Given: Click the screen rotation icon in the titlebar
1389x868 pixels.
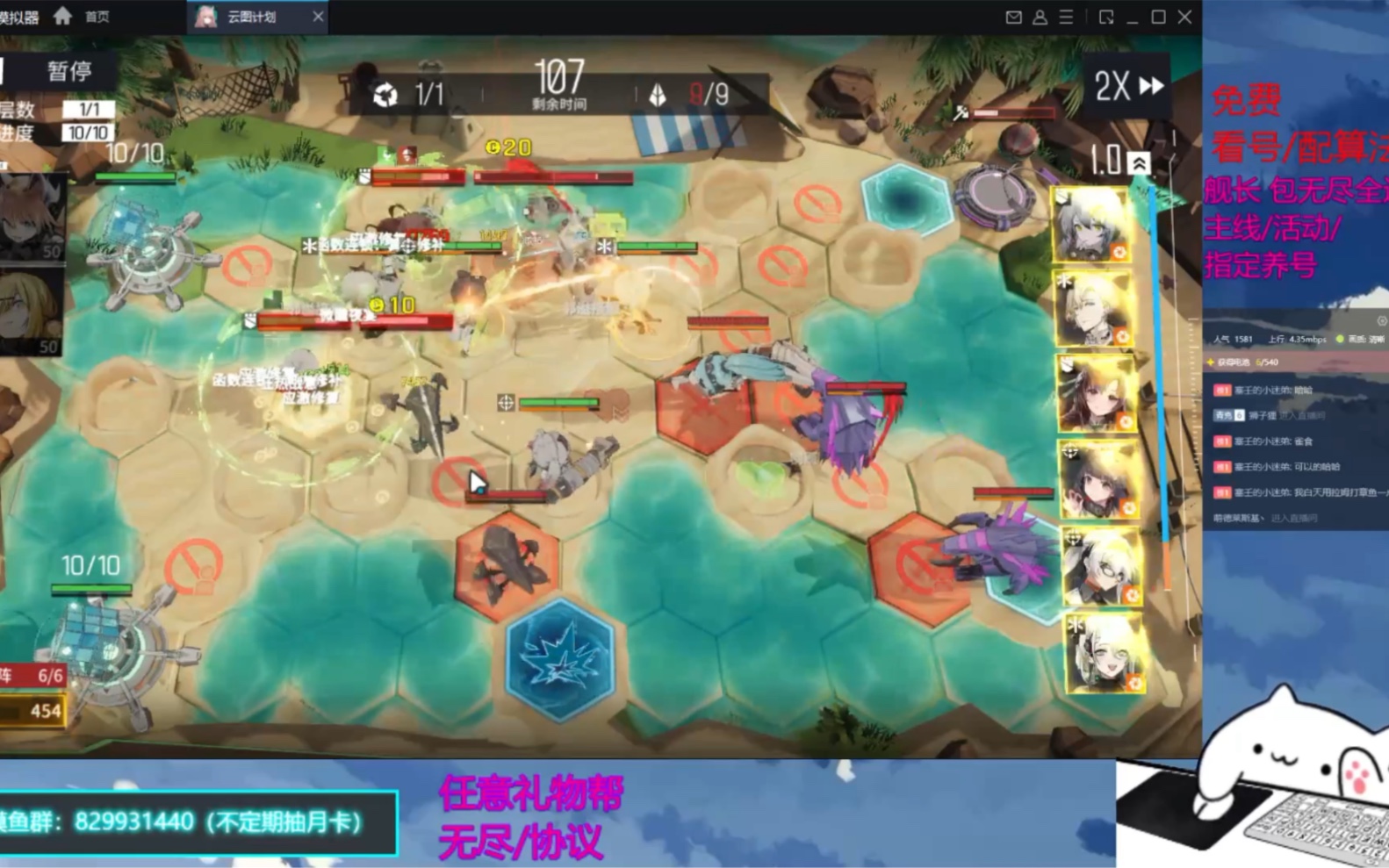Looking at the screenshot, I should (1105, 17).
